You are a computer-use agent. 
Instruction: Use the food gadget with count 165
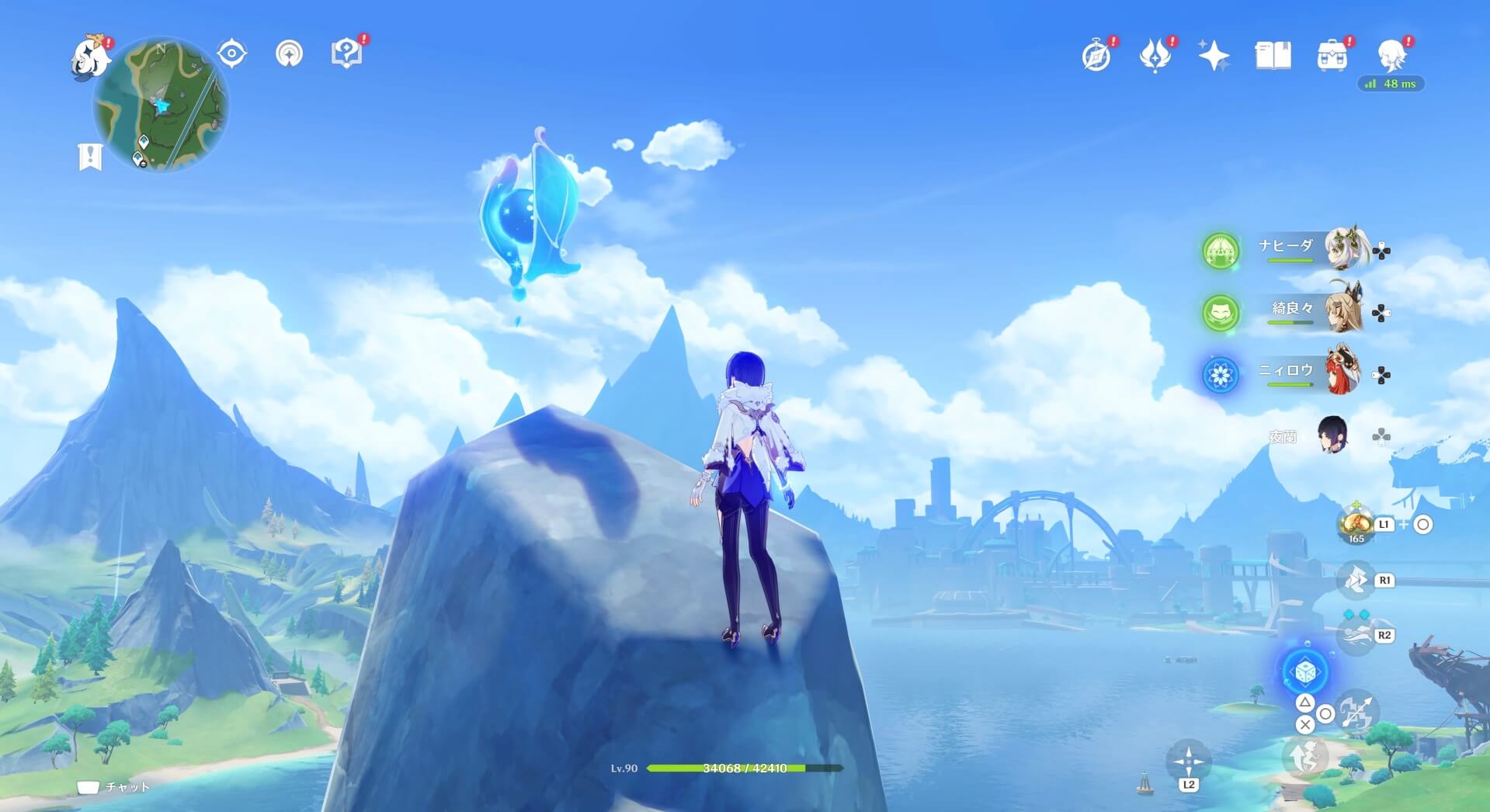1356,524
